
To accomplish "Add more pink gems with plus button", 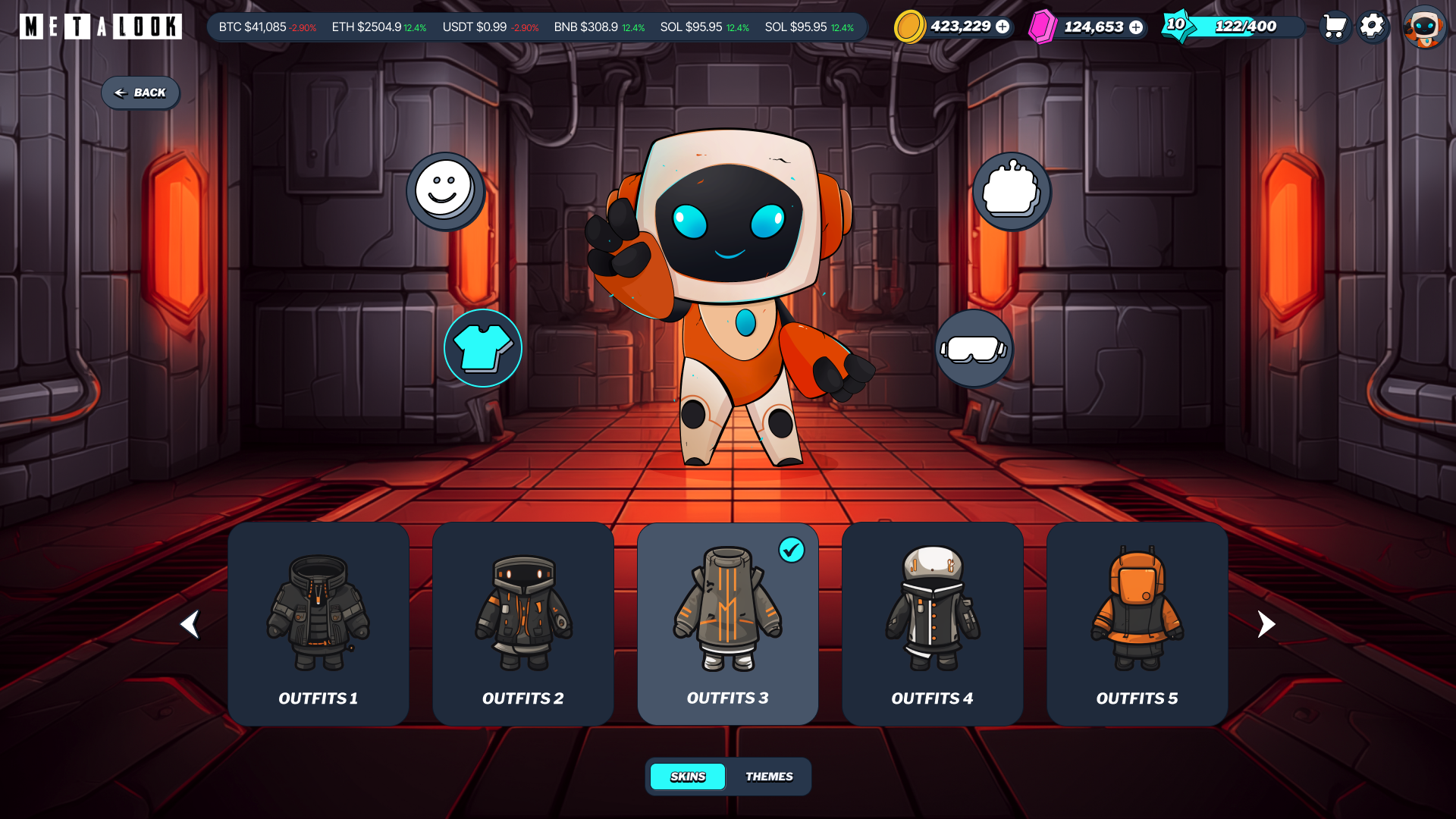I will (x=1136, y=27).
